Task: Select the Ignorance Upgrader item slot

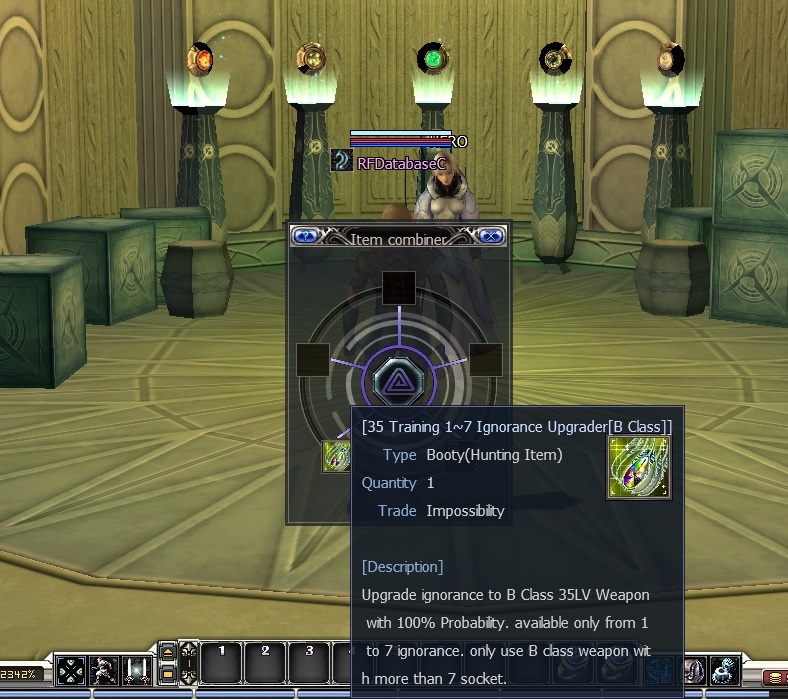Action: click(x=337, y=456)
